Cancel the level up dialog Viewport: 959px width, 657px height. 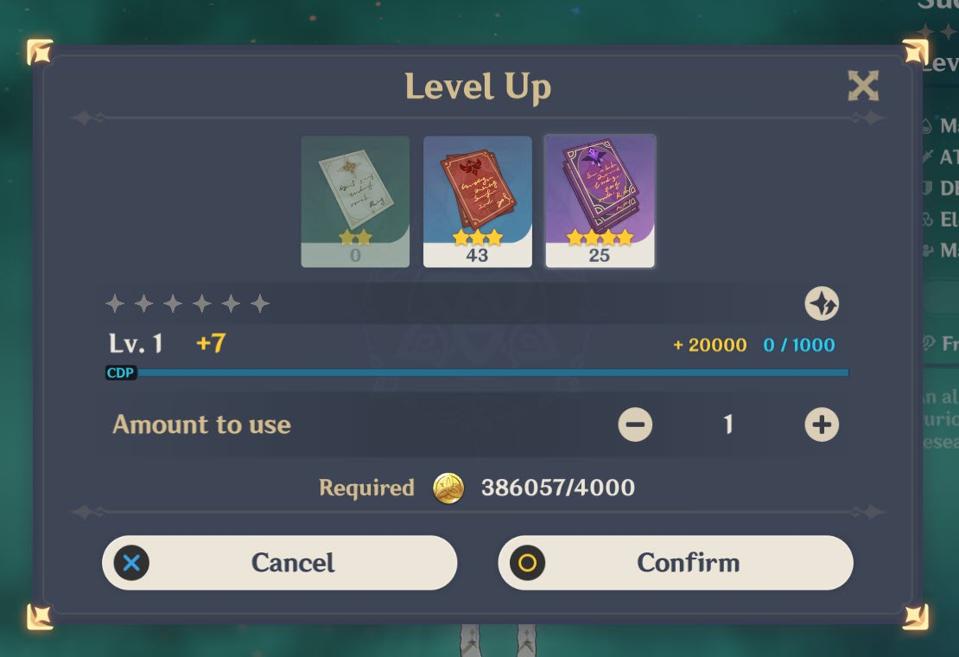tap(279, 563)
